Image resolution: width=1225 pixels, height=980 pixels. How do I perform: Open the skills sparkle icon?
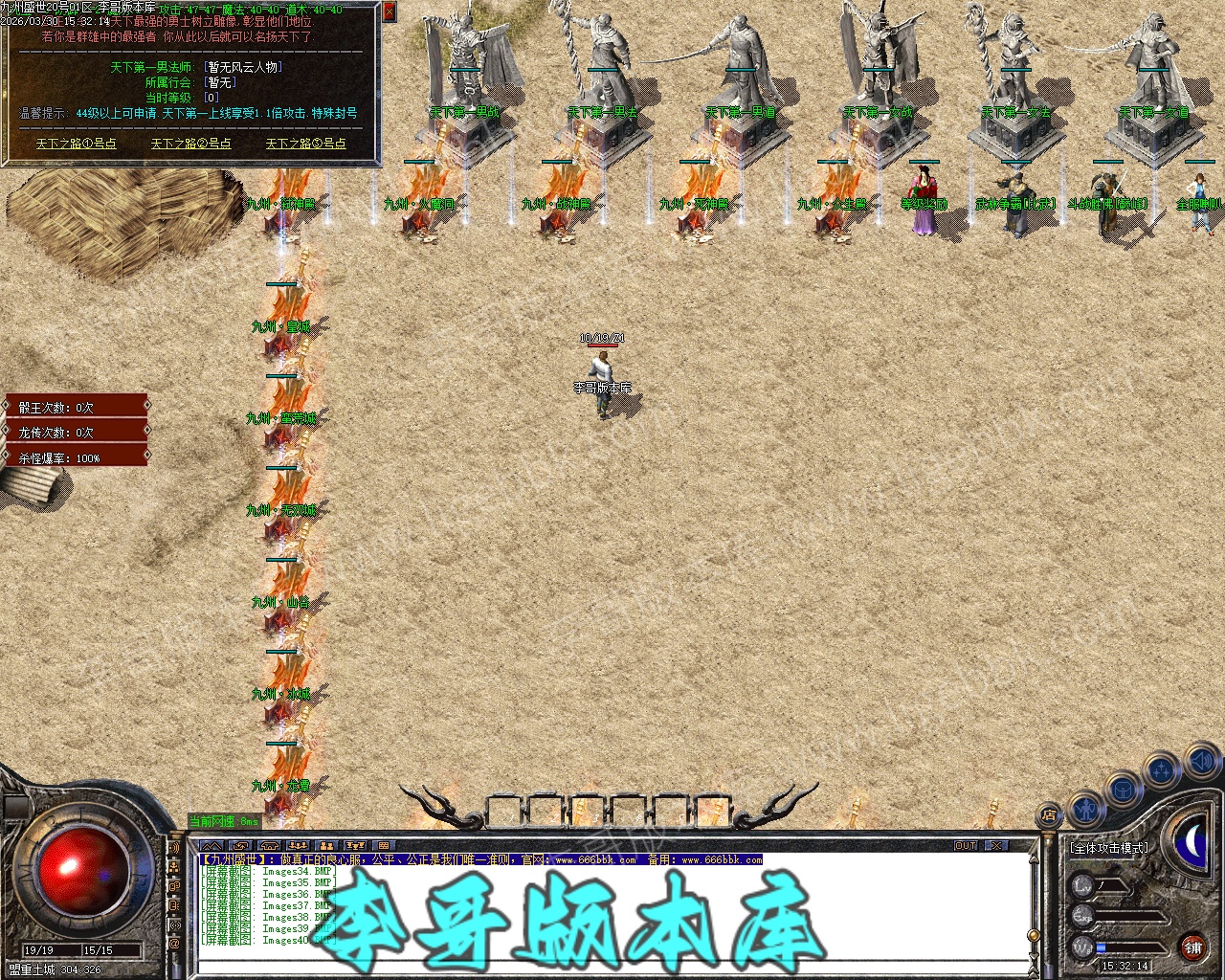(1162, 769)
